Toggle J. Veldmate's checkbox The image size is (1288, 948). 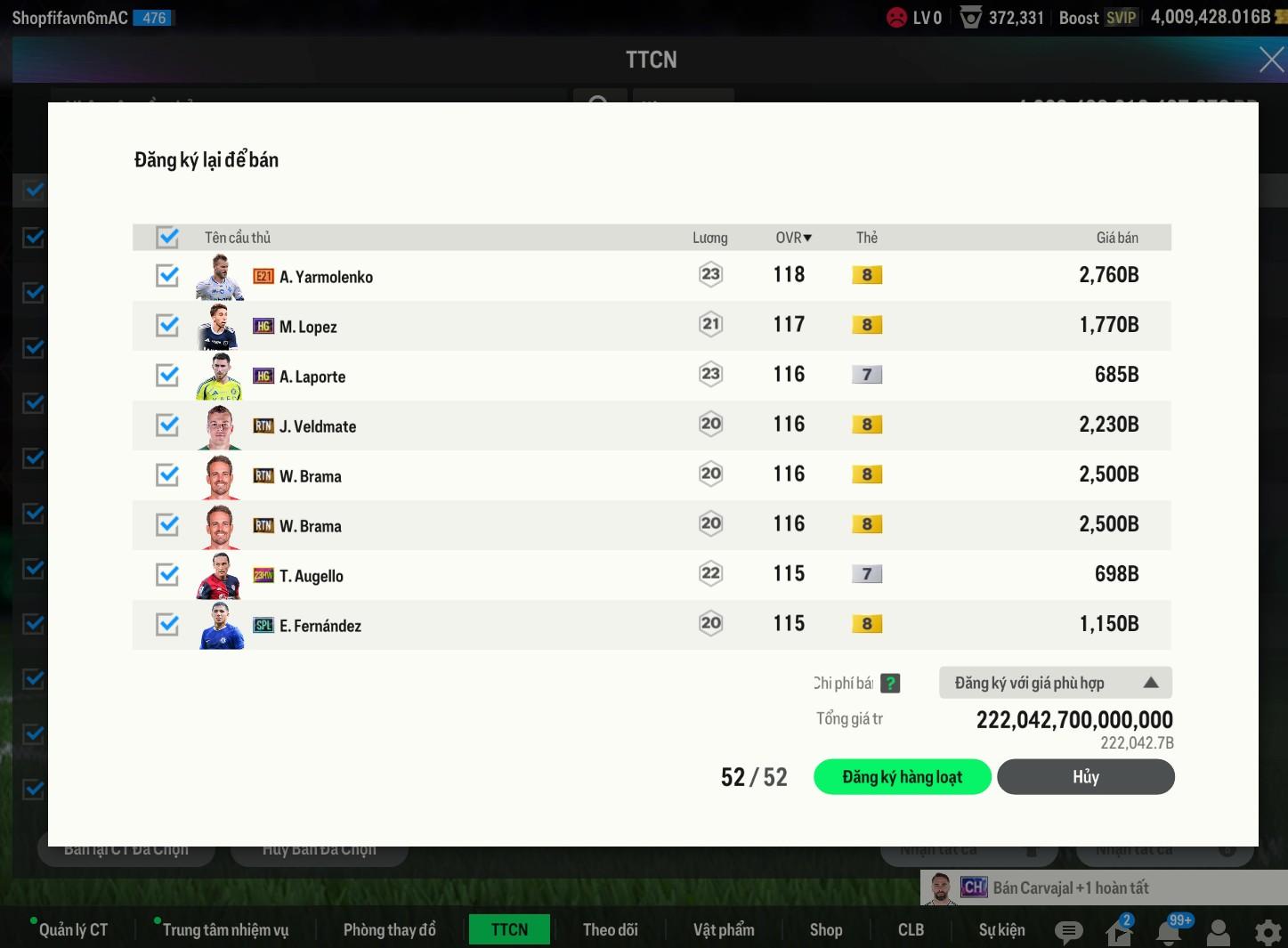167,425
